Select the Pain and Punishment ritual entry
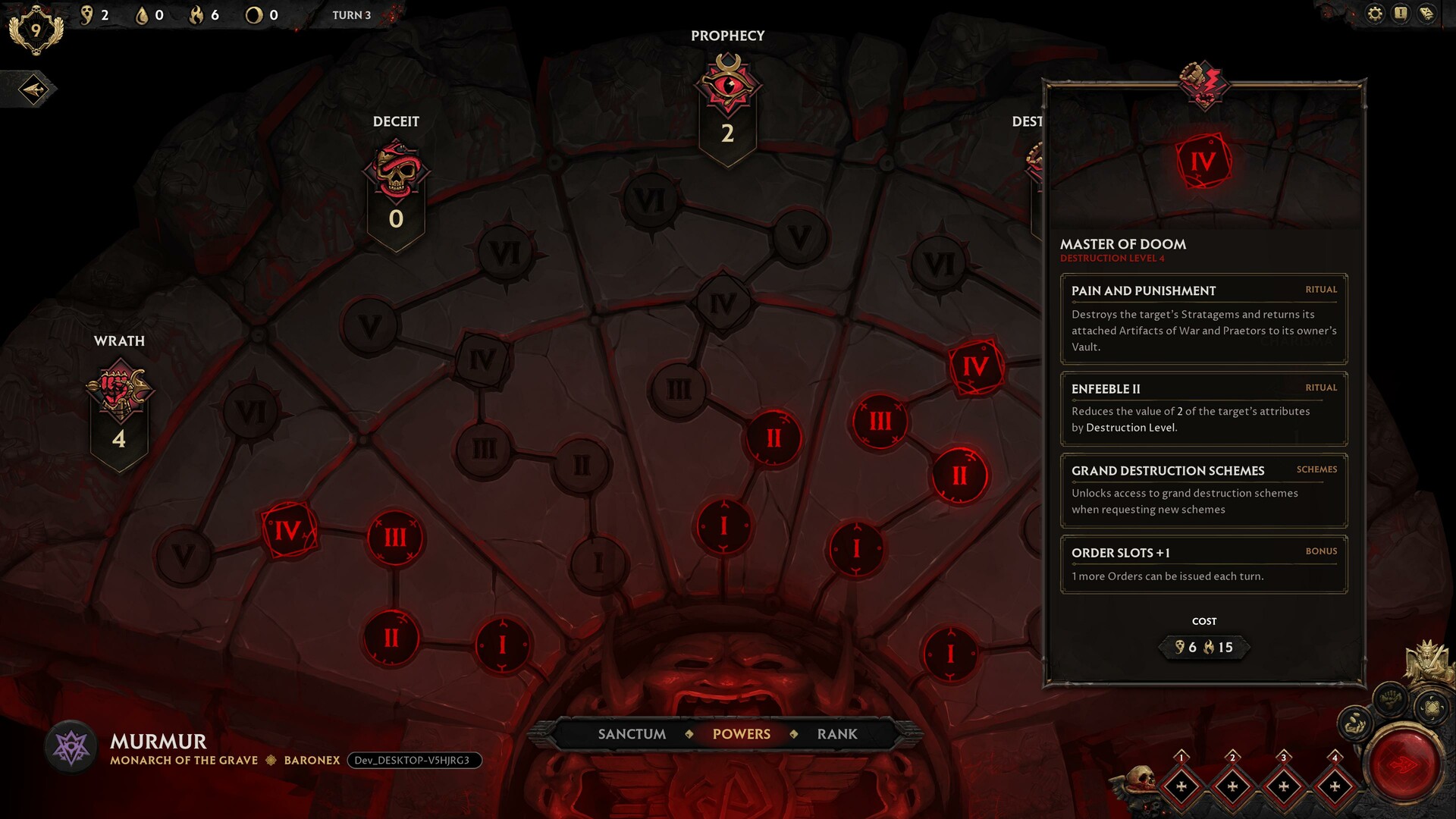Image resolution: width=1456 pixels, height=819 pixels. tap(1203, 318)
